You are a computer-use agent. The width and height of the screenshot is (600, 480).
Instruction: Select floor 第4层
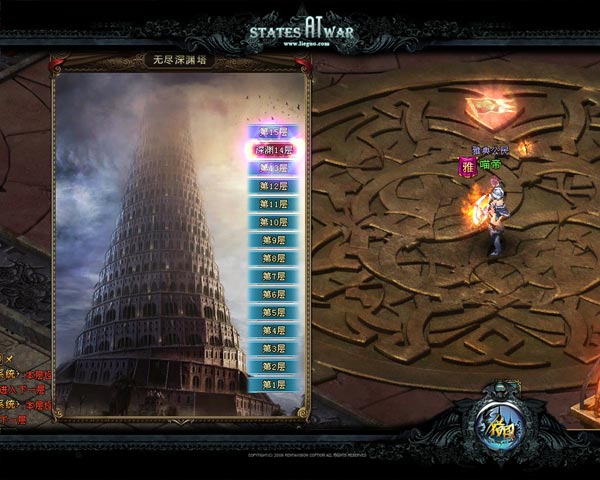[x=273, y=330]
